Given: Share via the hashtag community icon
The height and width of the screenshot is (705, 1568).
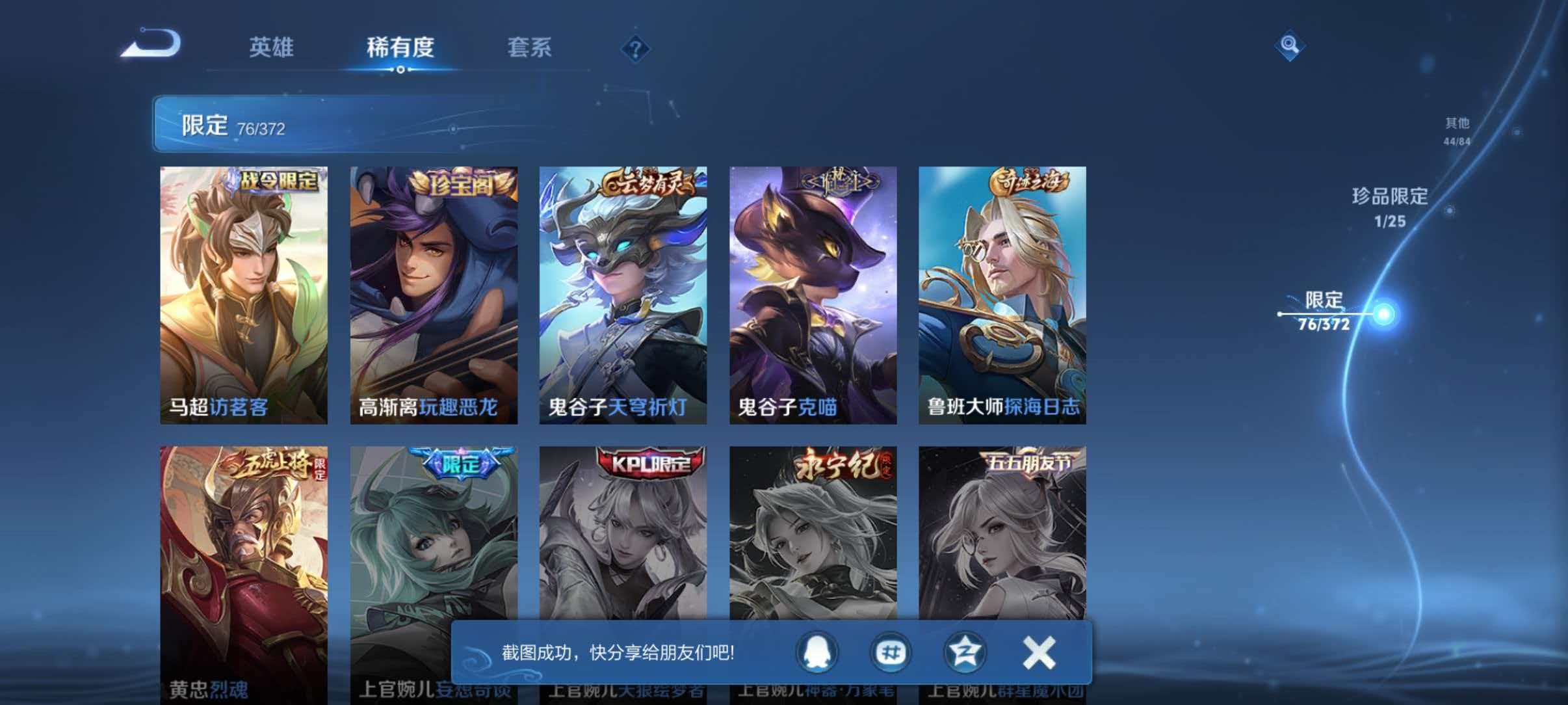Looking at the screenshot, I should point(891,654).
